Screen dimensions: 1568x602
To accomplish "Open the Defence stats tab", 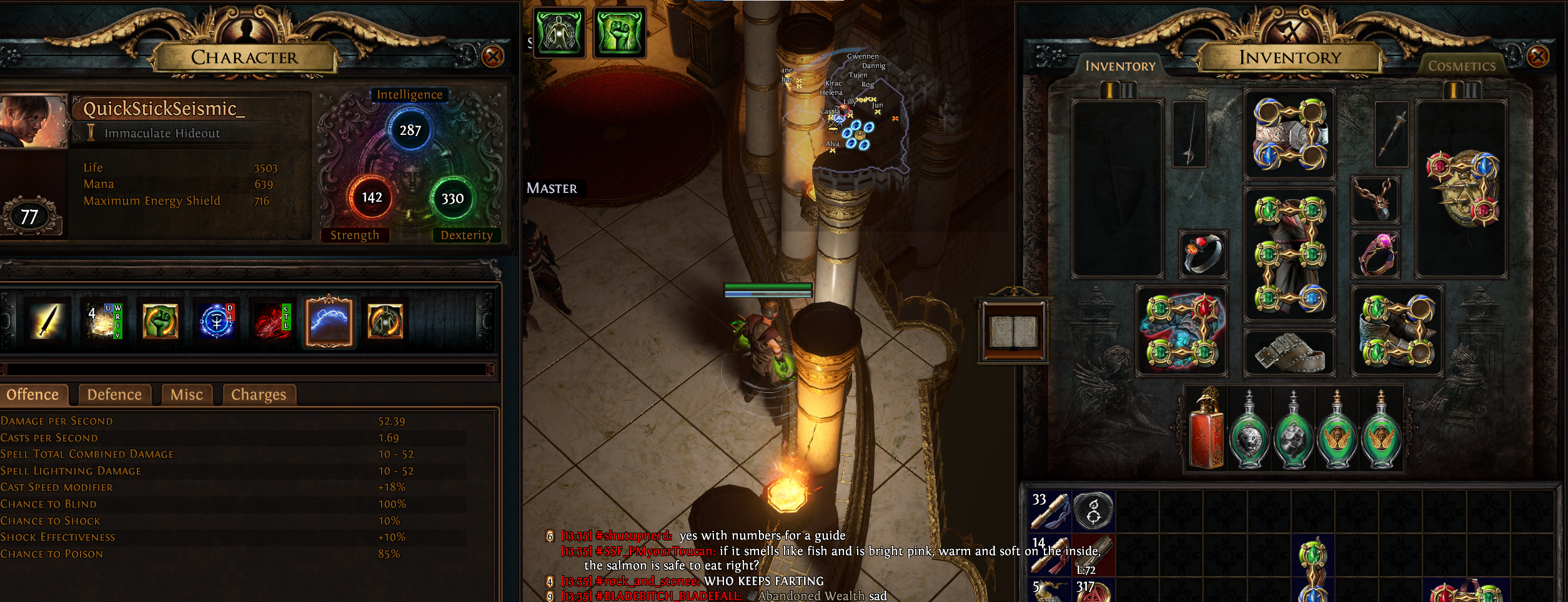I will click(114, 395).
